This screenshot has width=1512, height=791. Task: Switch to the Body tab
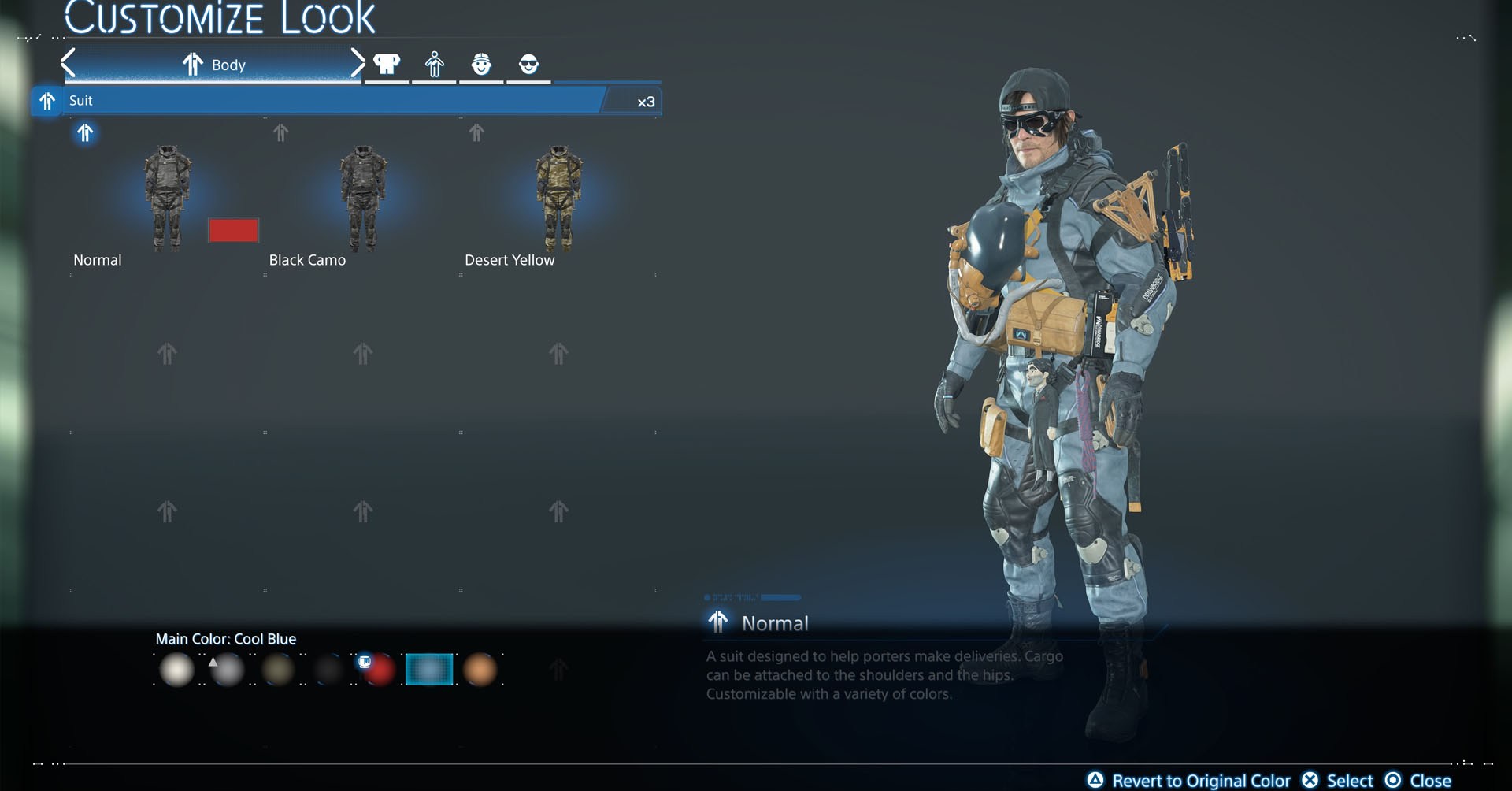(x=213, y=65)
